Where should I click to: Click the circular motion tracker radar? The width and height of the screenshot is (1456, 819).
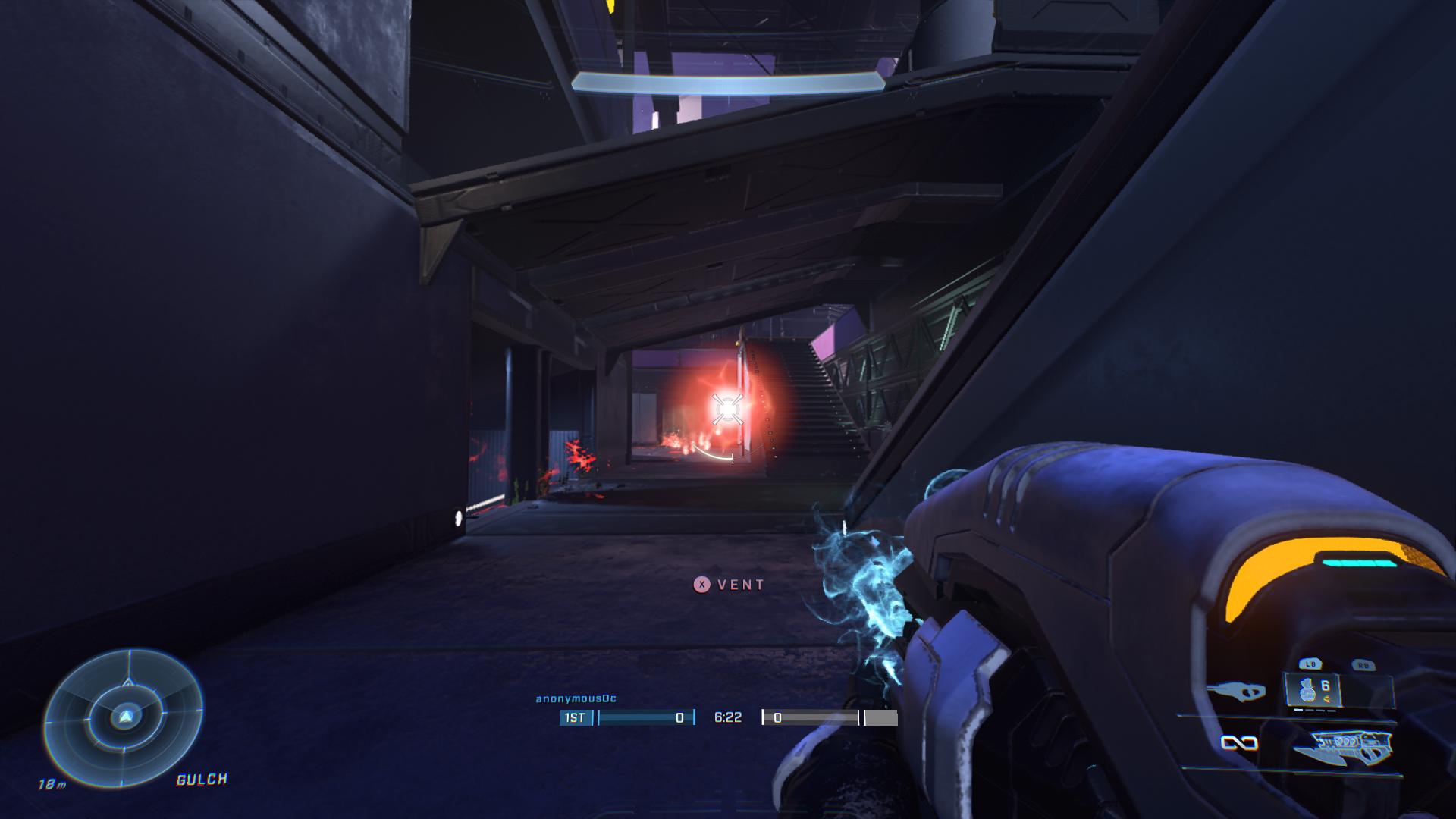point(124,717)
